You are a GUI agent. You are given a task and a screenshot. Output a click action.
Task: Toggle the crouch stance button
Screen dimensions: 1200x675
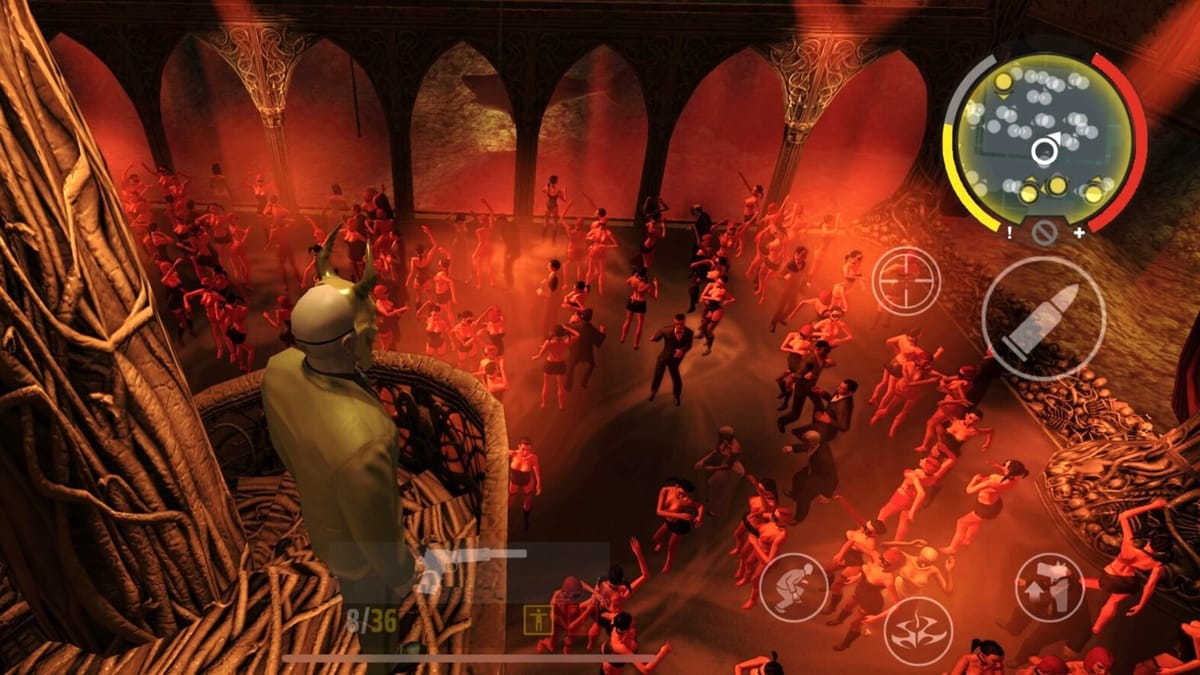tap(793, 587)
